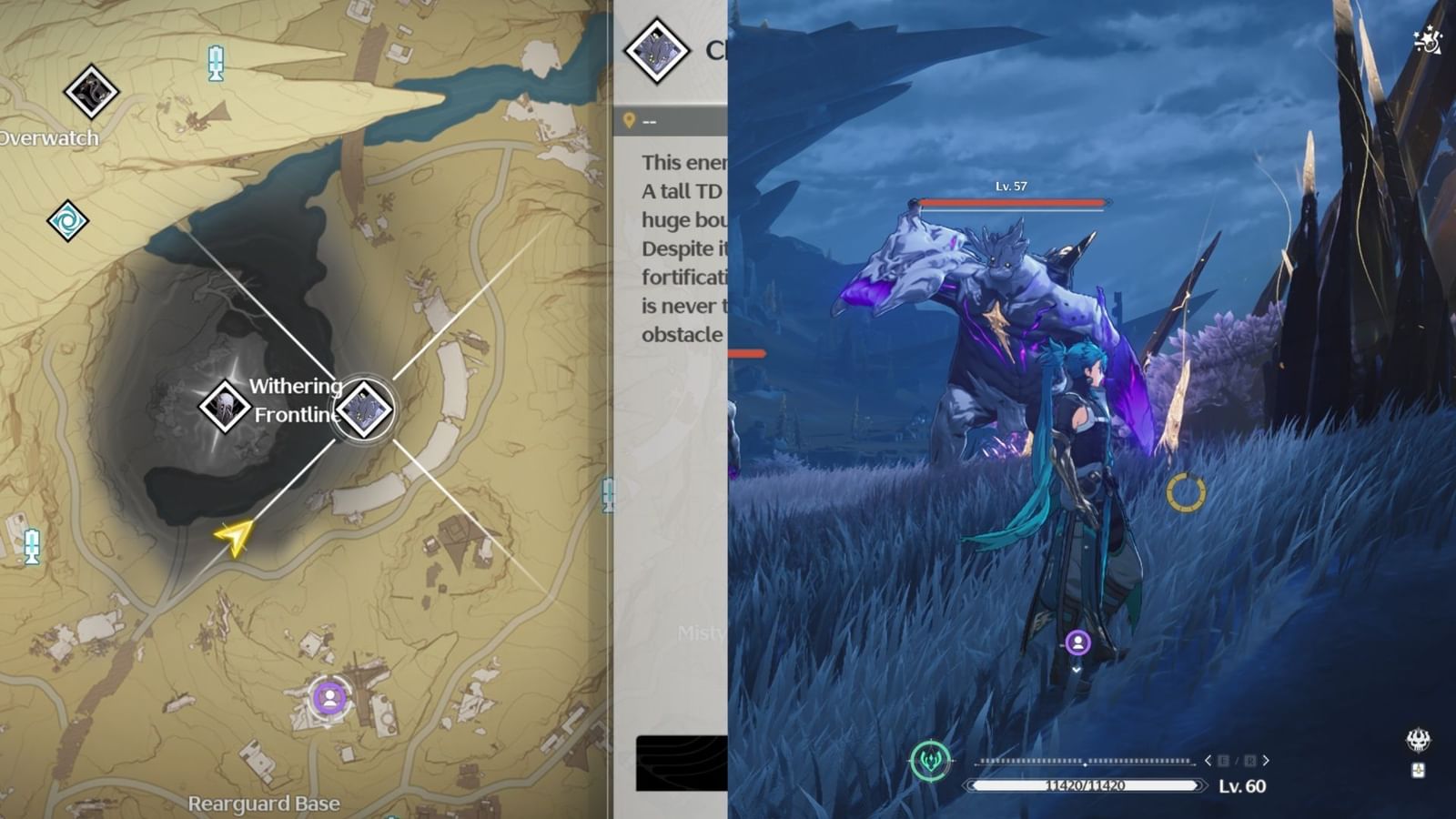Click the Echo skill icon at the bottom HUD

932,761
